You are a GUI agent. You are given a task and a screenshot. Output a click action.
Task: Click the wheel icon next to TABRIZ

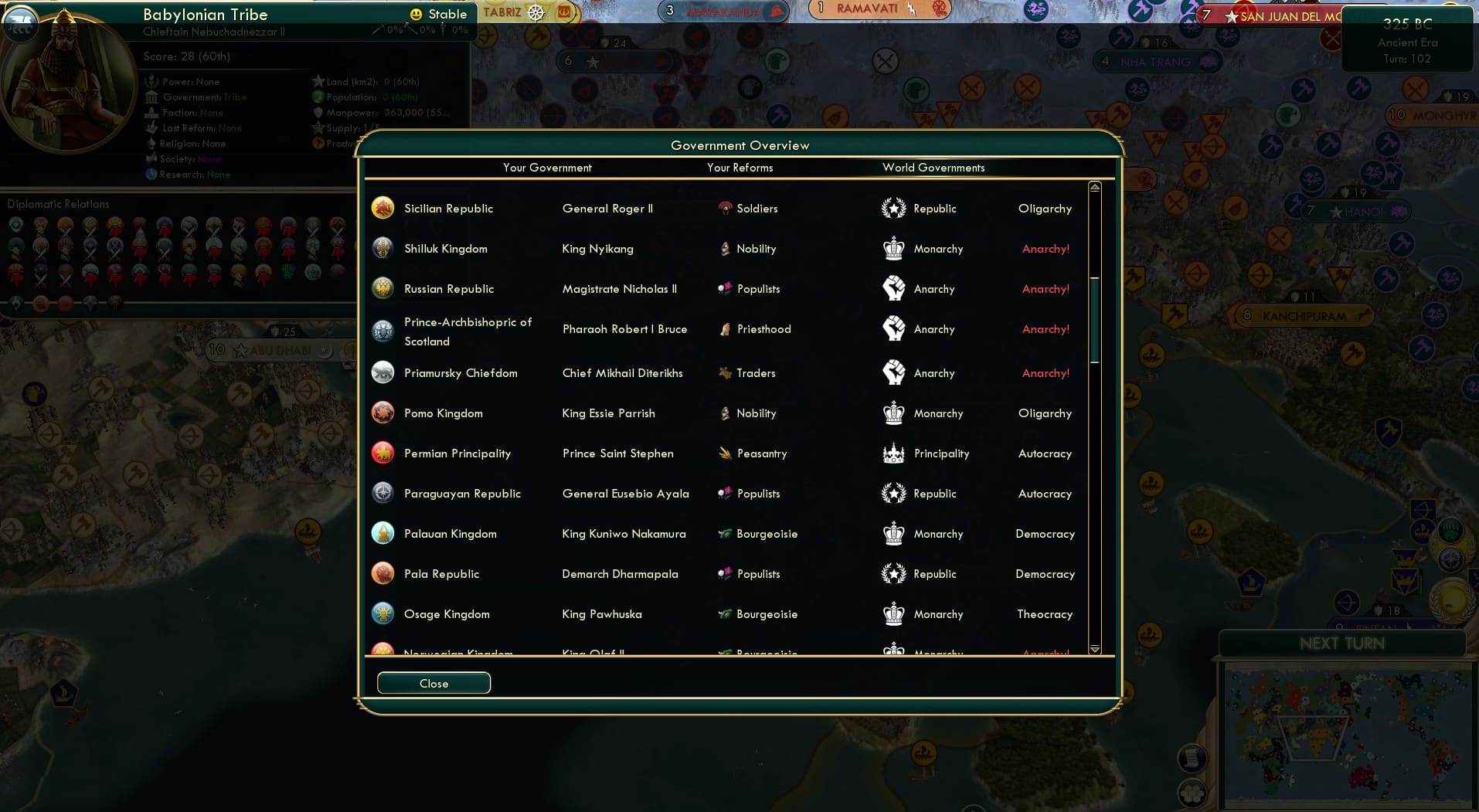pos(534,12)
